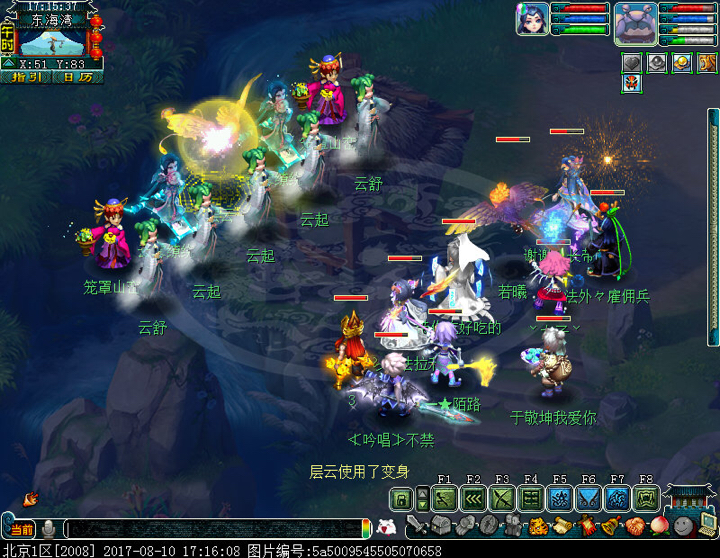Click the 当前 chat channel button
This screenshot has width=720, height=558.
click(22, 529)
